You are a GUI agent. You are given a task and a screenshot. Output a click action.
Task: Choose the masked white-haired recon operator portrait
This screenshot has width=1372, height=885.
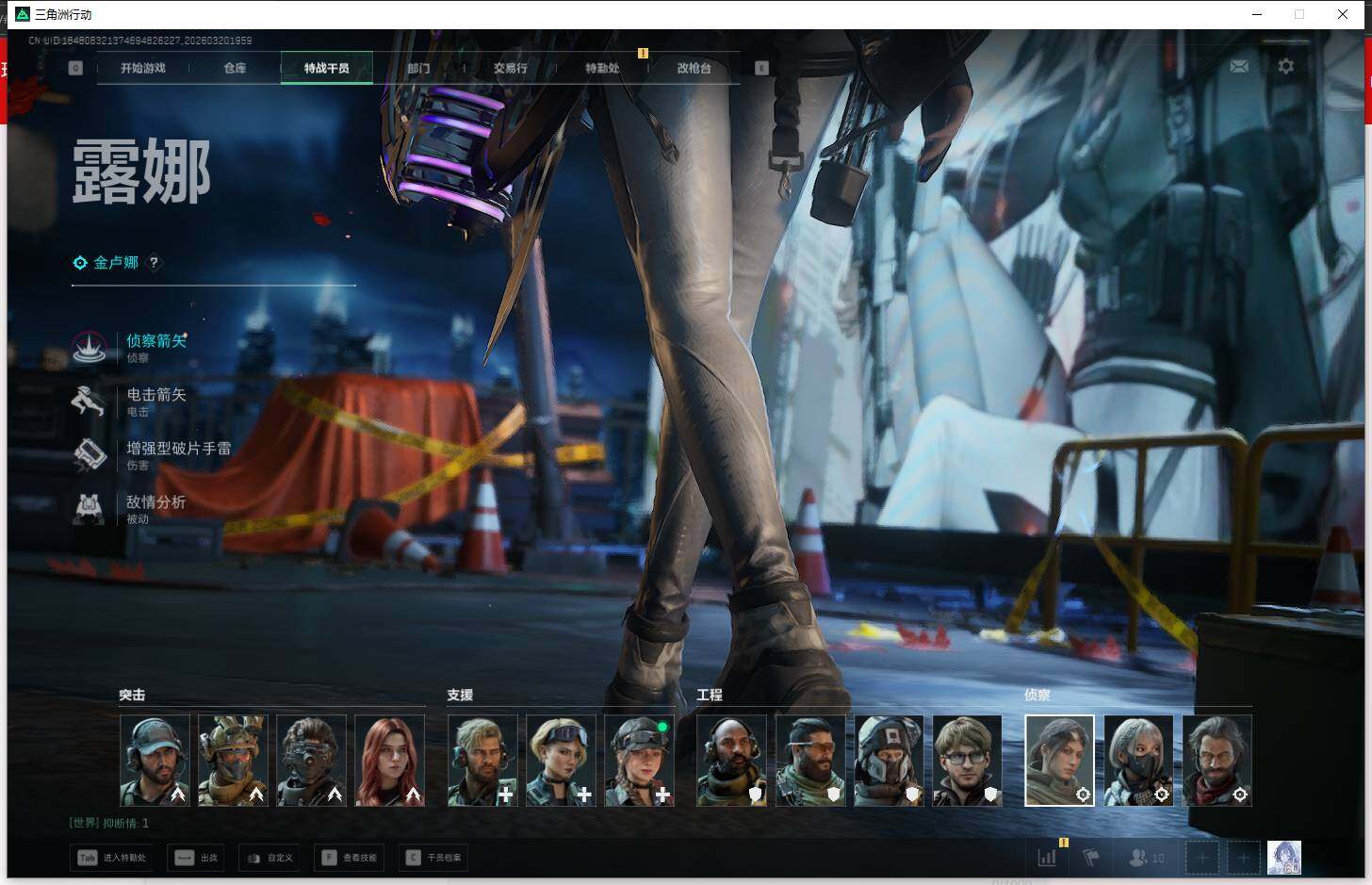click(x=1138, y=761)
